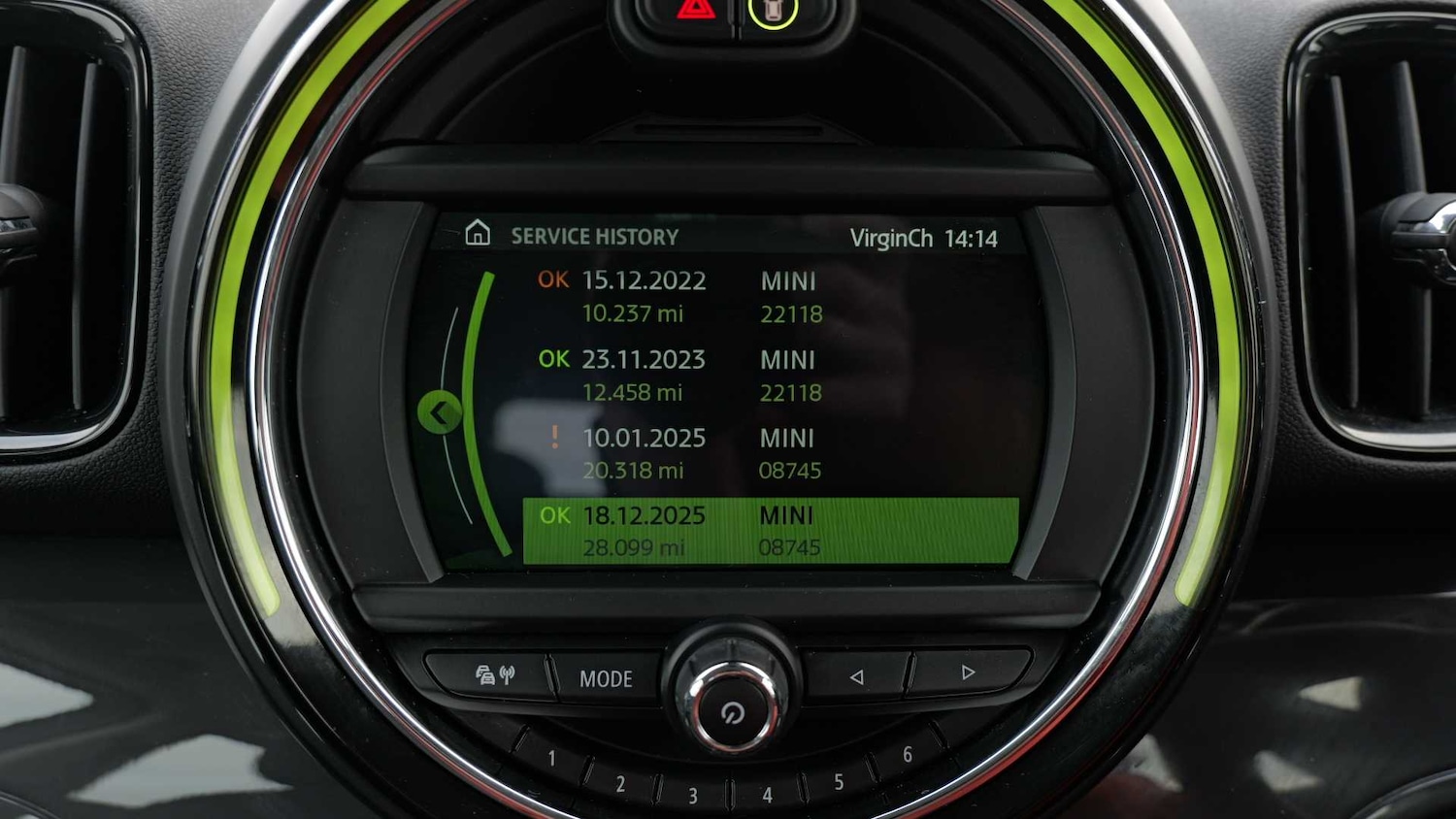1456x819 pixels.
Task: Toggle central locking with the lock button
Action: click(x=772, y=11)
